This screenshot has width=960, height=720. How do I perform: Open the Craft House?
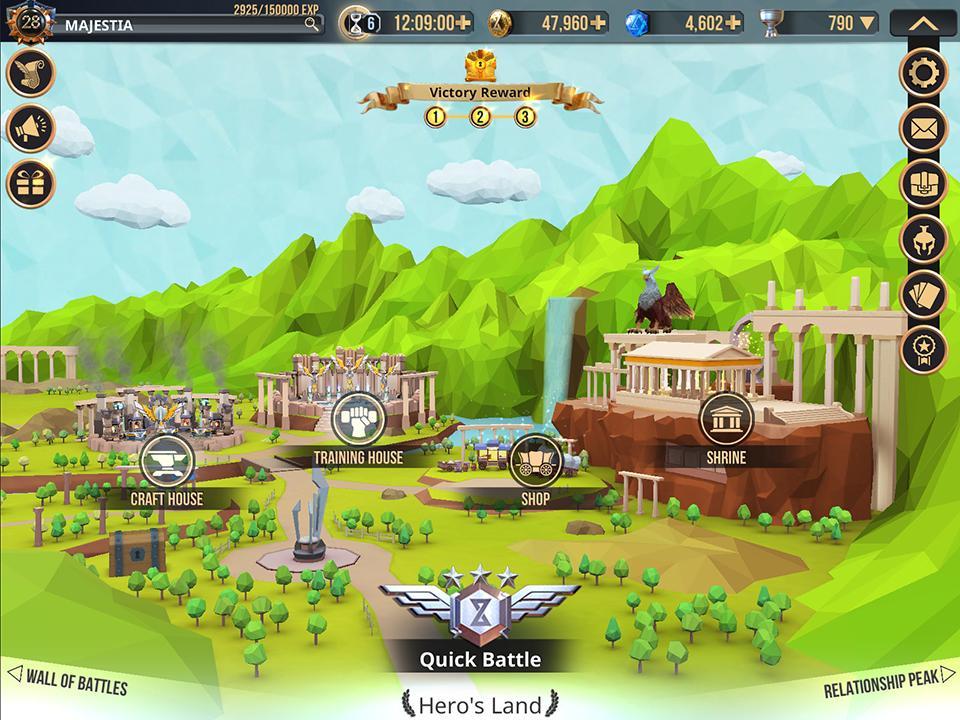(x=166, y=461)
